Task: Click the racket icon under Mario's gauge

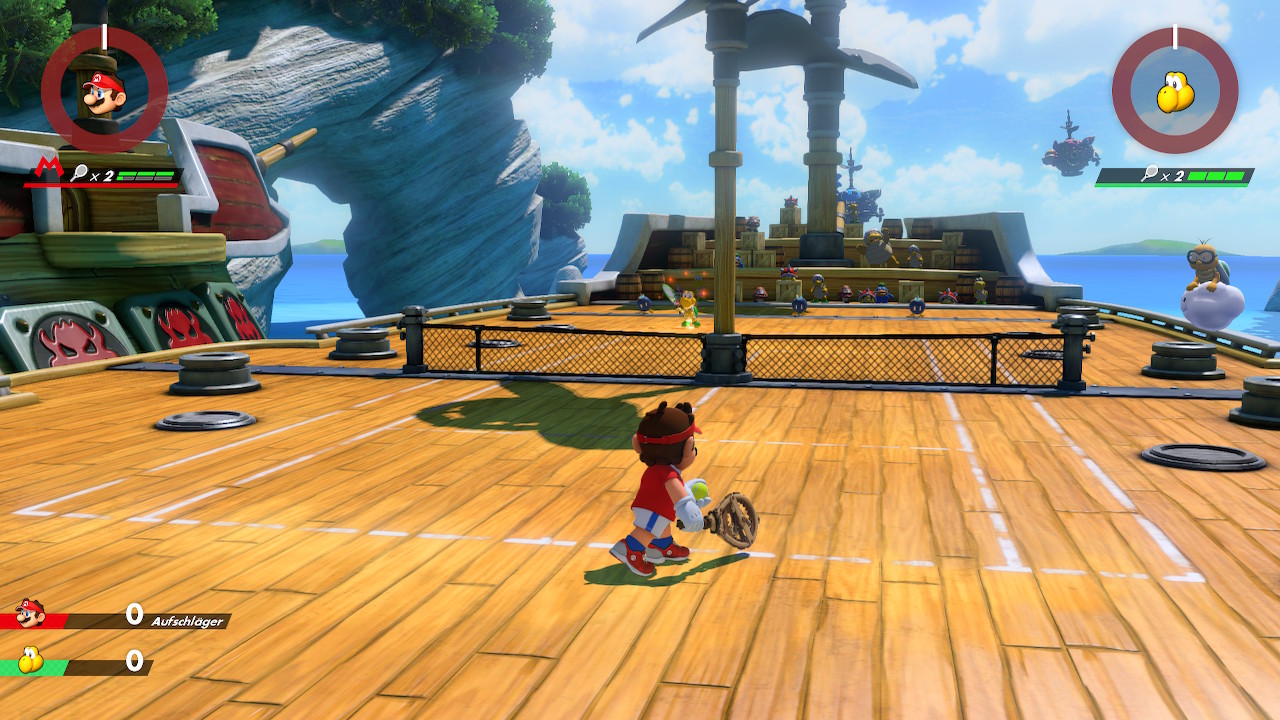Action: pyautogui.click(x=79, y=172)
